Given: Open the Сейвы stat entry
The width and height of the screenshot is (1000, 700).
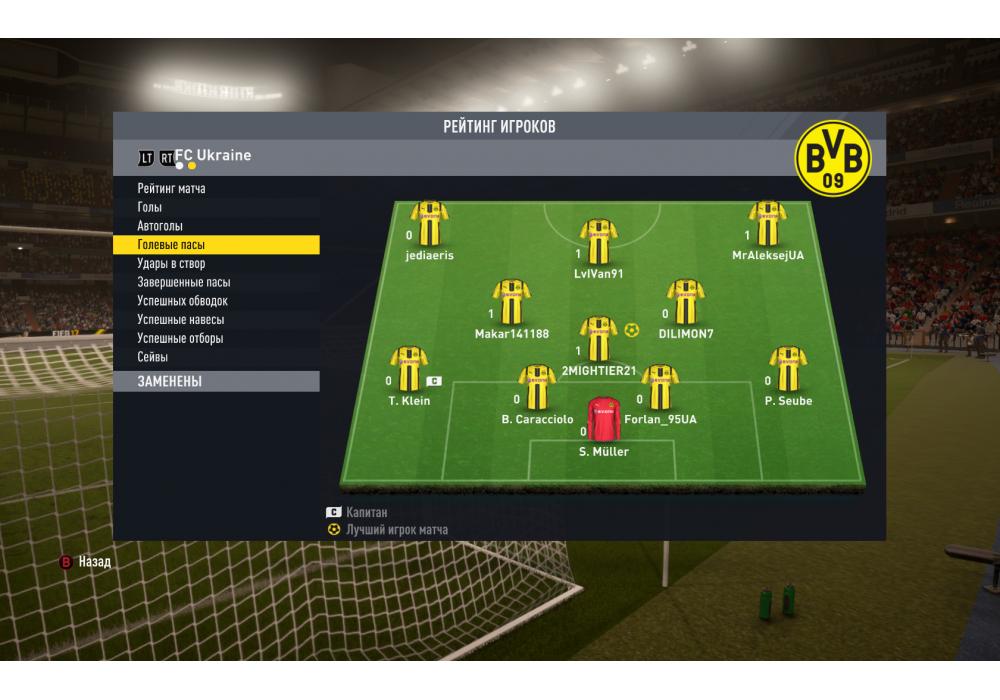Looking at the screenshot, I should point(153,357).
